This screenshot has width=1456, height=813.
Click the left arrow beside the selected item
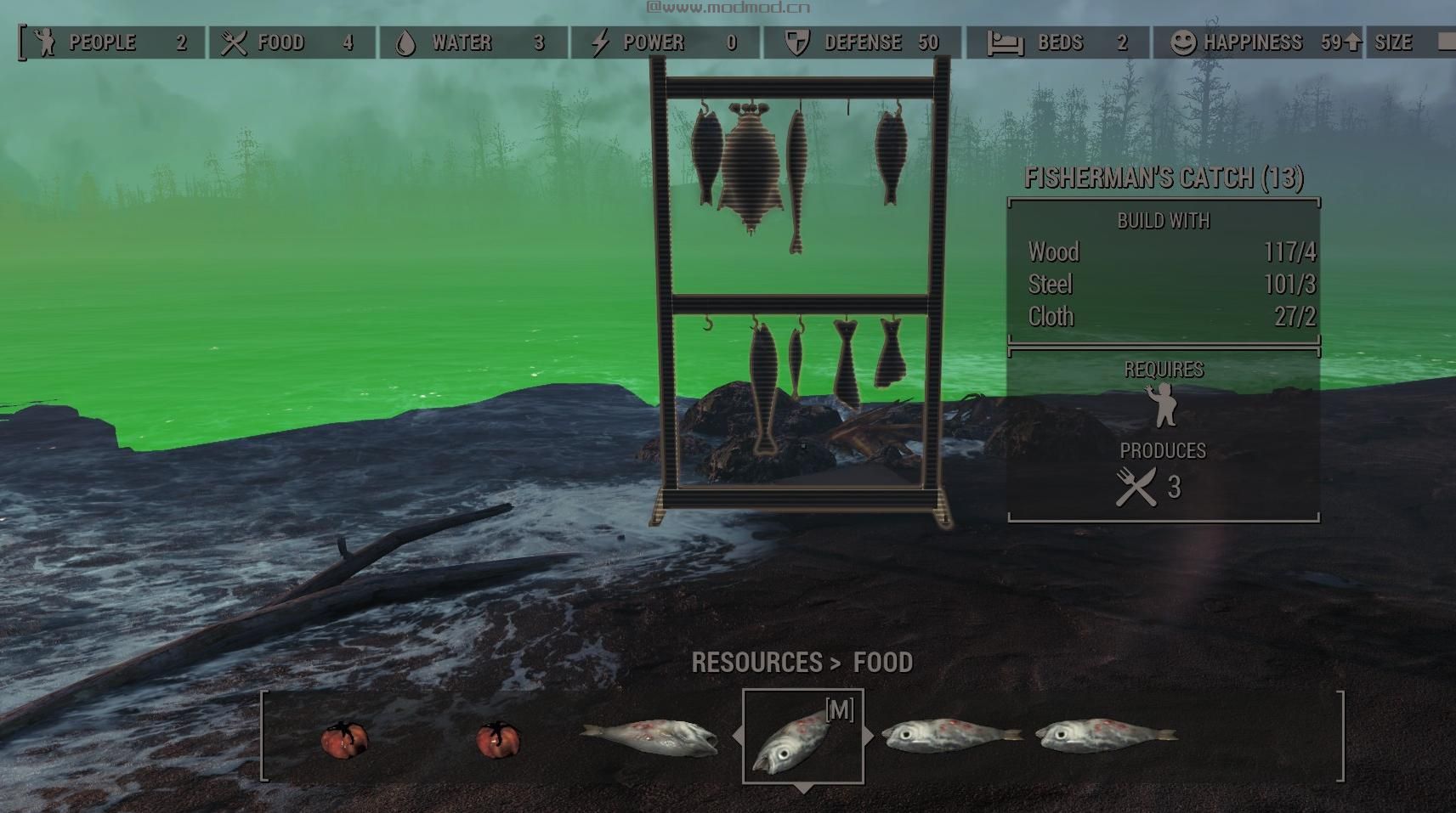click(x=737, y=737)
